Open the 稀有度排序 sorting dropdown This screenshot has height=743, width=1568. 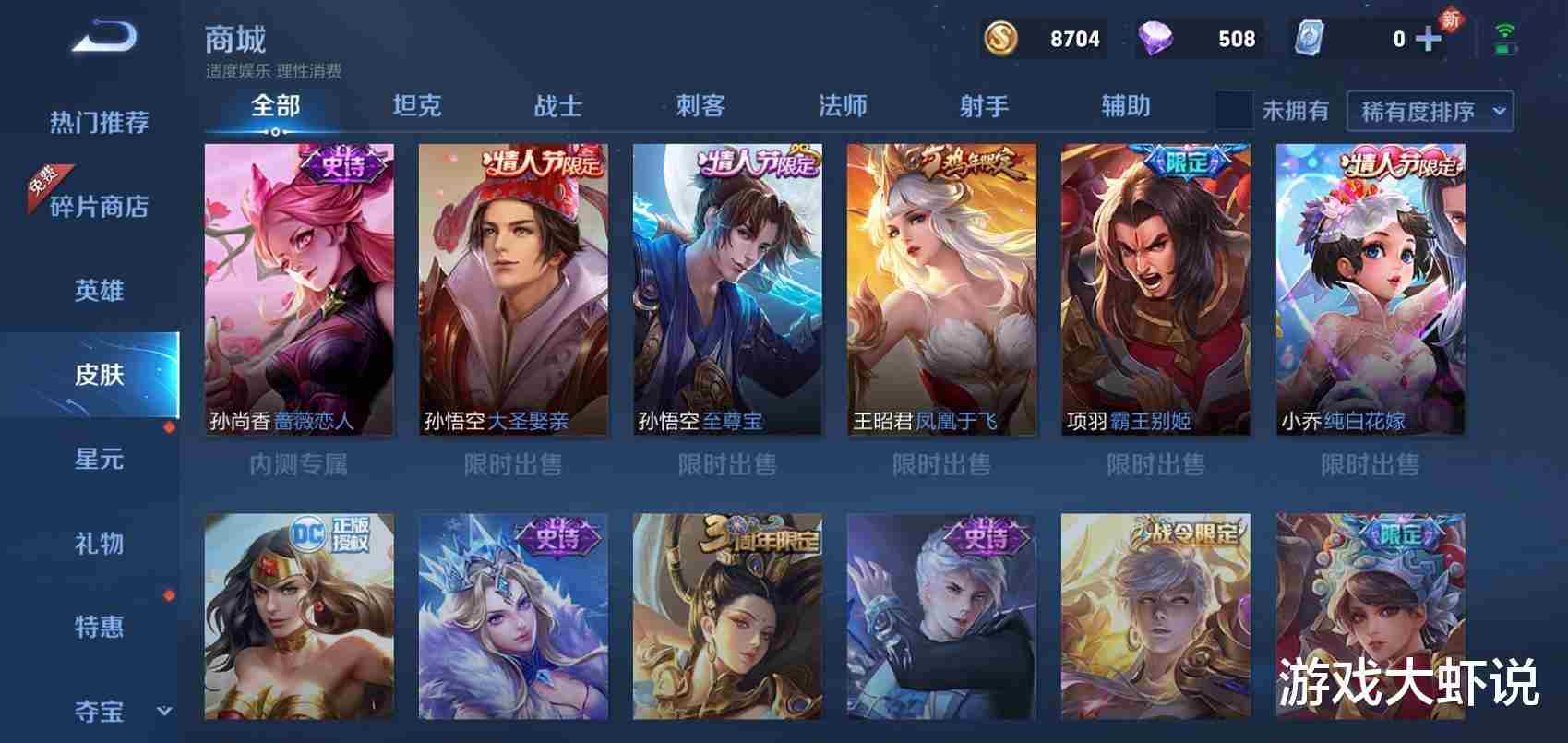(1429, 109)
